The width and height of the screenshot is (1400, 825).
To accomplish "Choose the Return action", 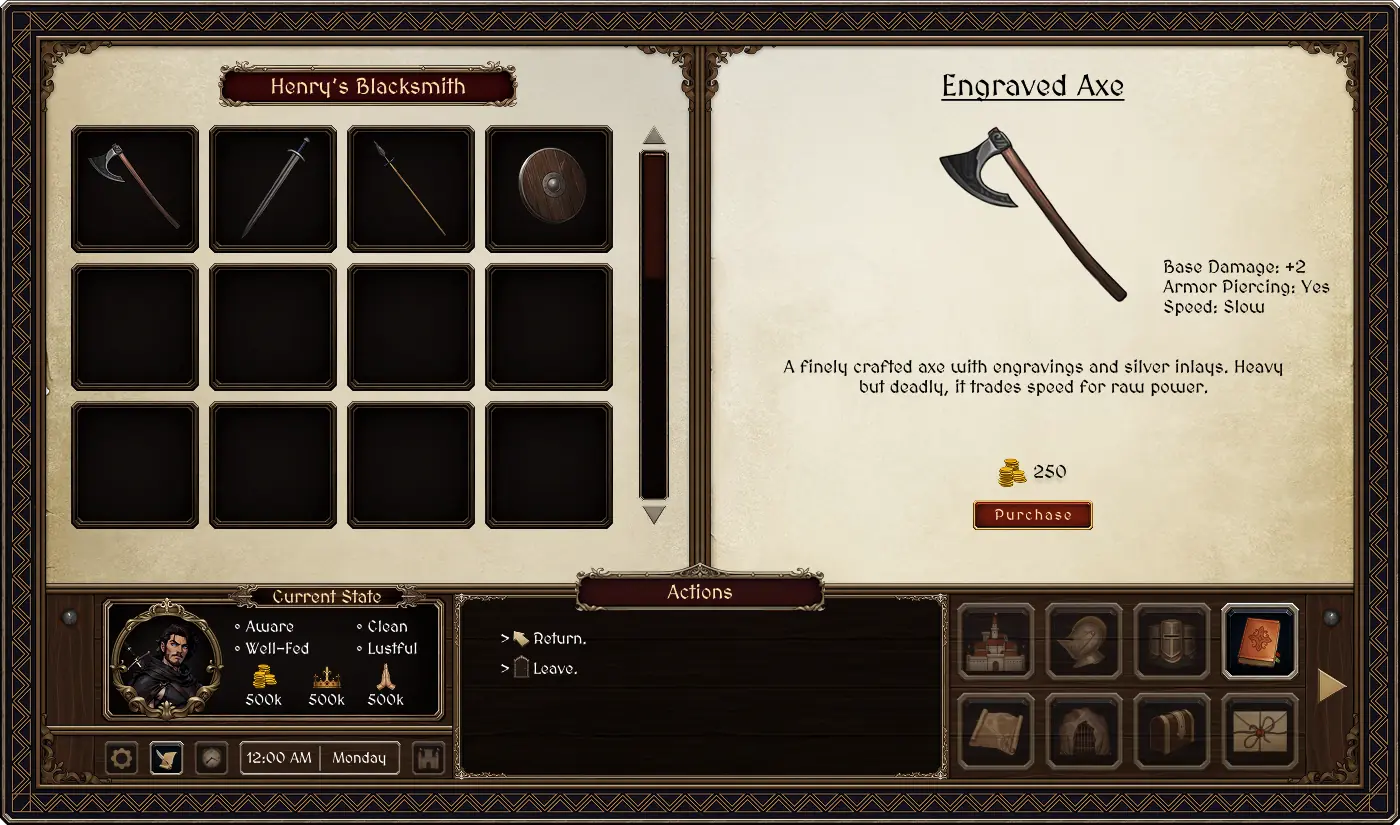I will click(x=559, y=638).
